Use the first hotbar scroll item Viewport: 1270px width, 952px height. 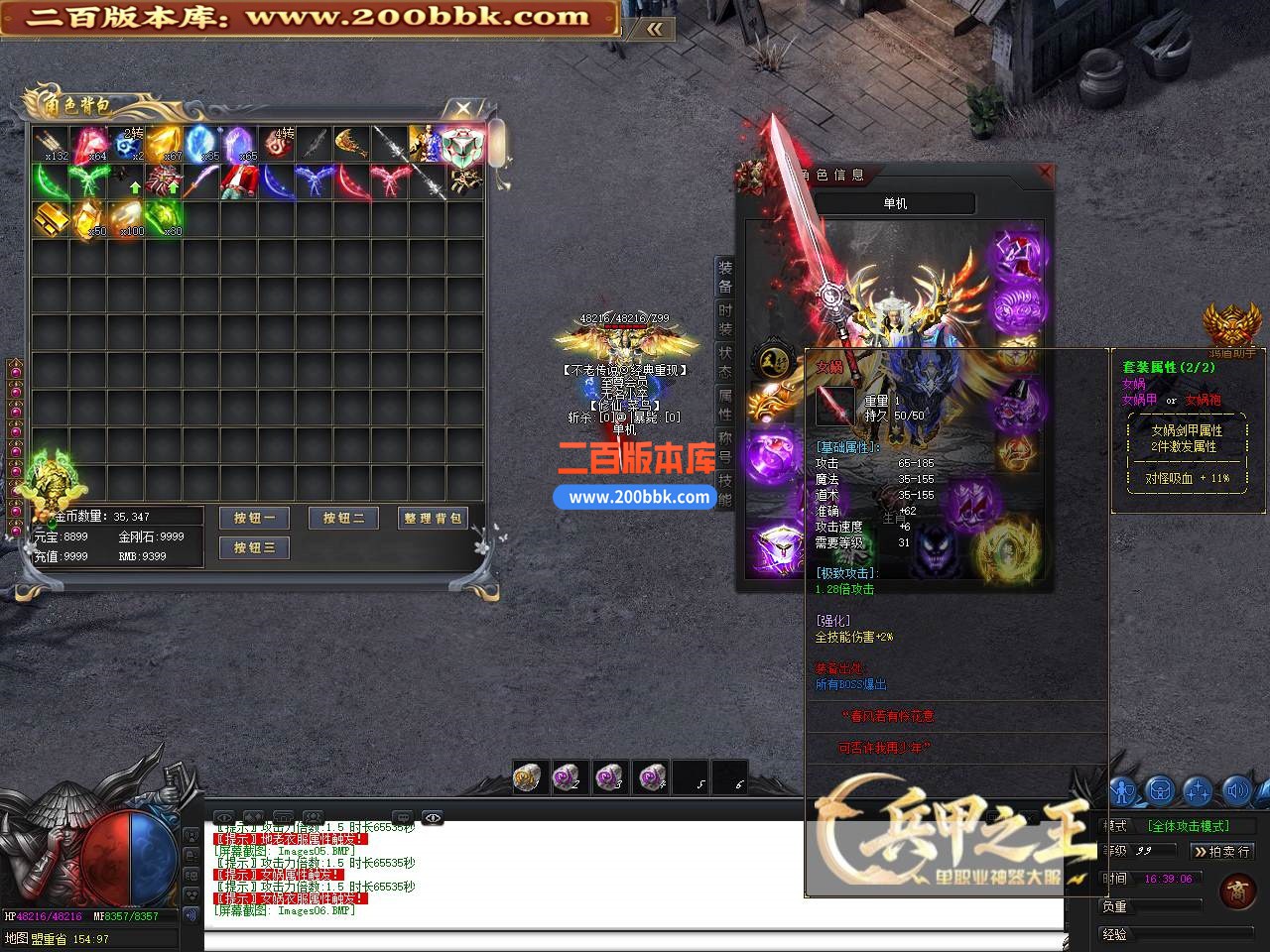528,776
